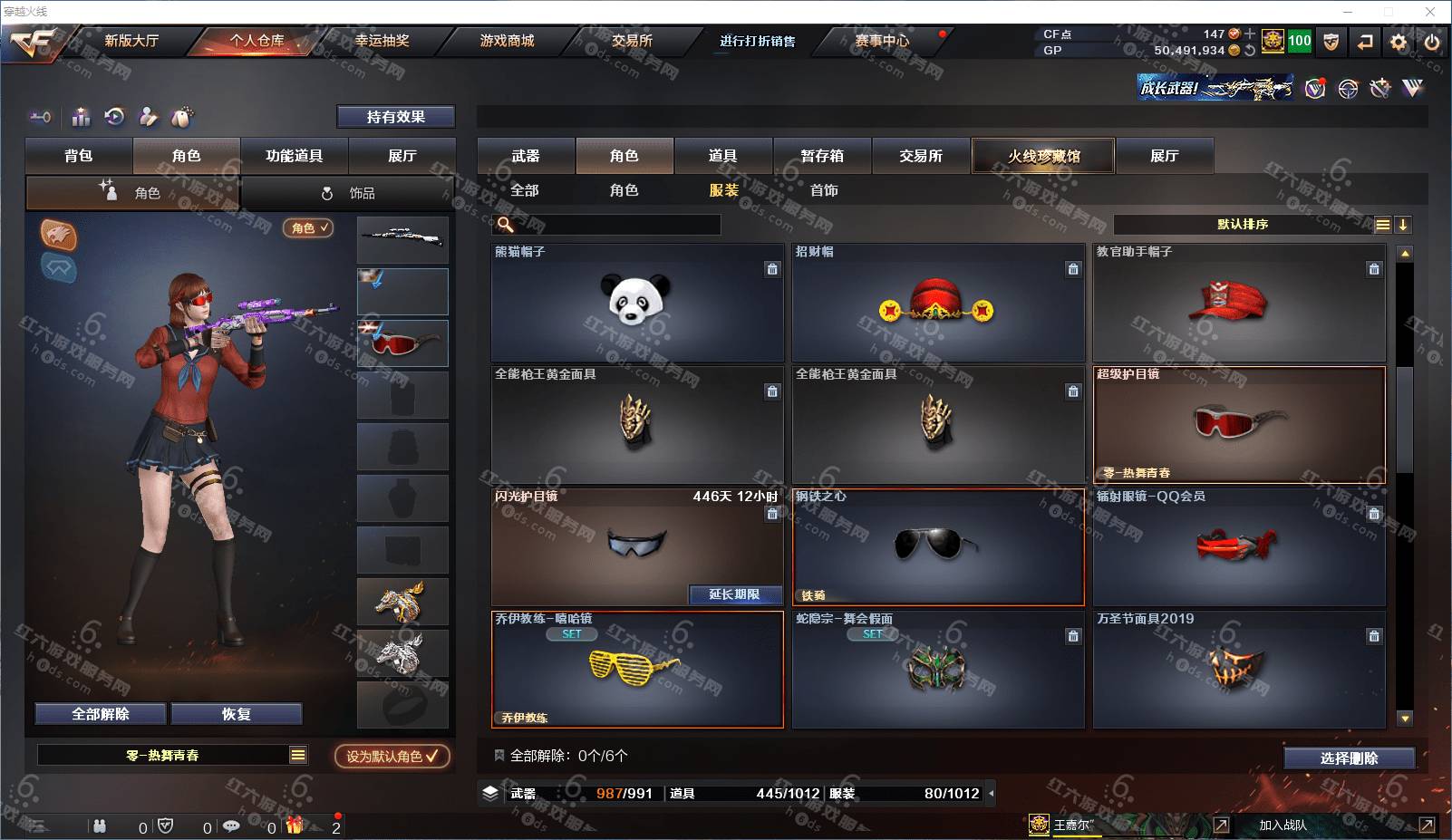Open the 游戏商城 shop menu
Viewport: 1452px width, 840px height.
pos(507,41)
